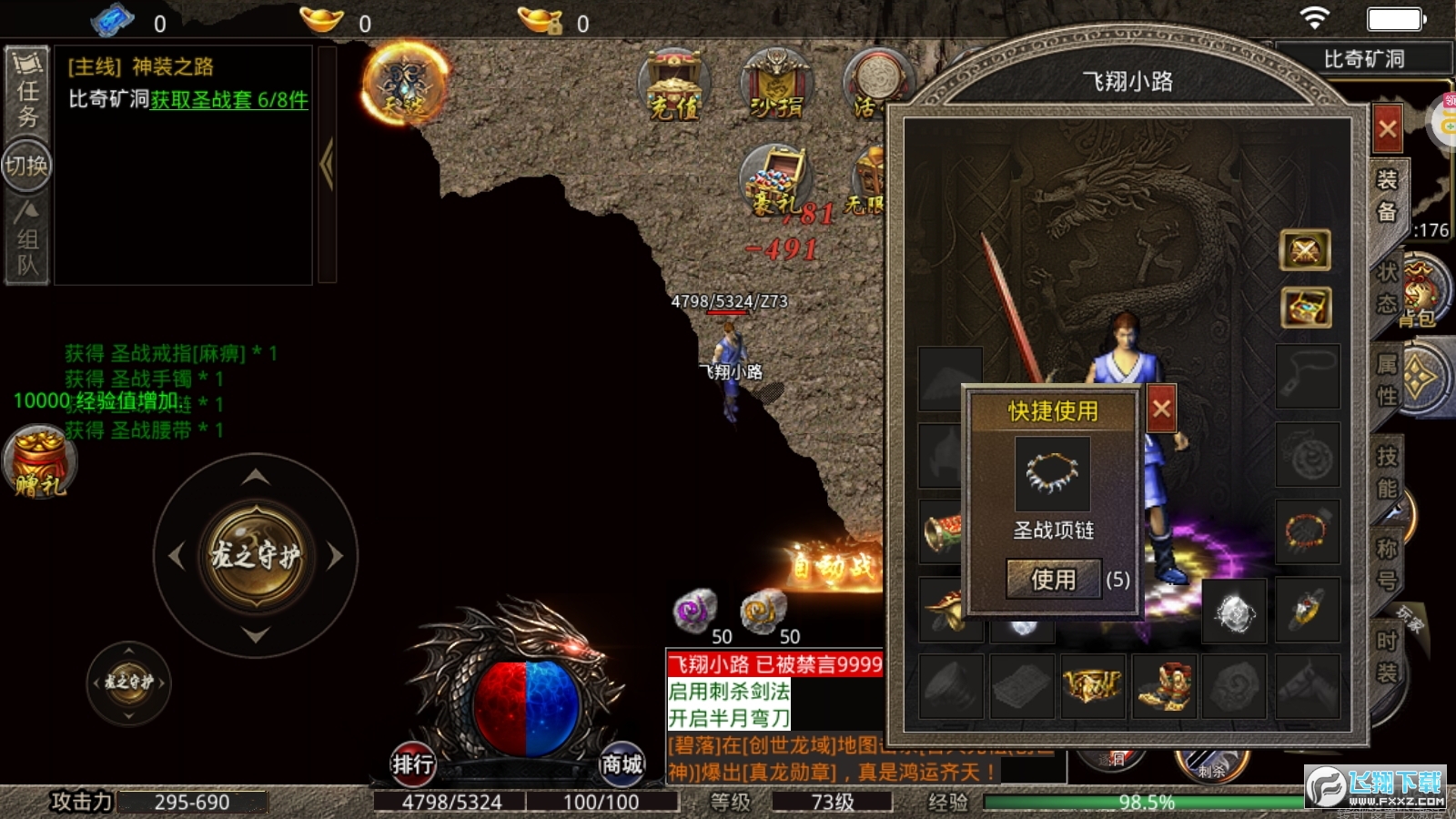Switch to the 组队 team tab

pos(27,241)
